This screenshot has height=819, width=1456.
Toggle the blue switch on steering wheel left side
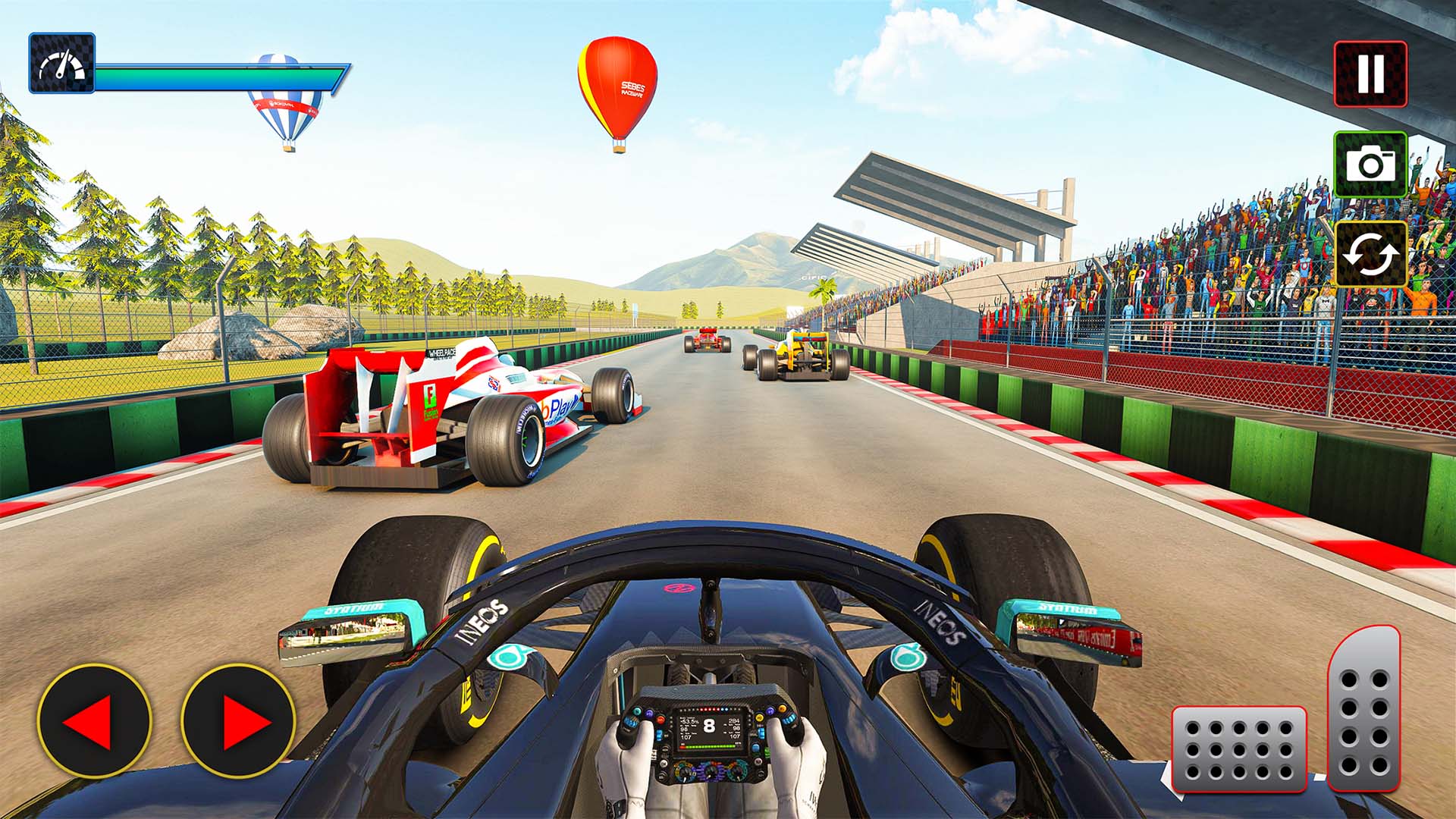coord(659,734)
